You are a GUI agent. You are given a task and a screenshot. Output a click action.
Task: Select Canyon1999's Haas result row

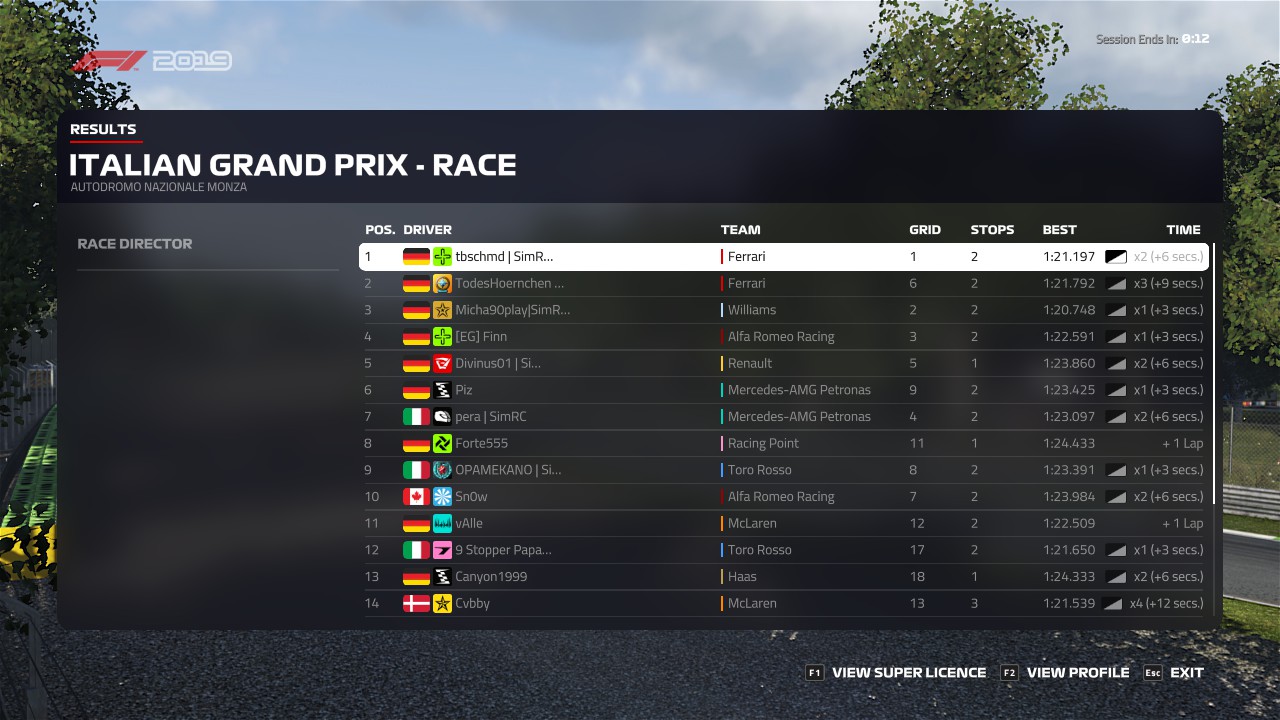[x=783, y=577]
